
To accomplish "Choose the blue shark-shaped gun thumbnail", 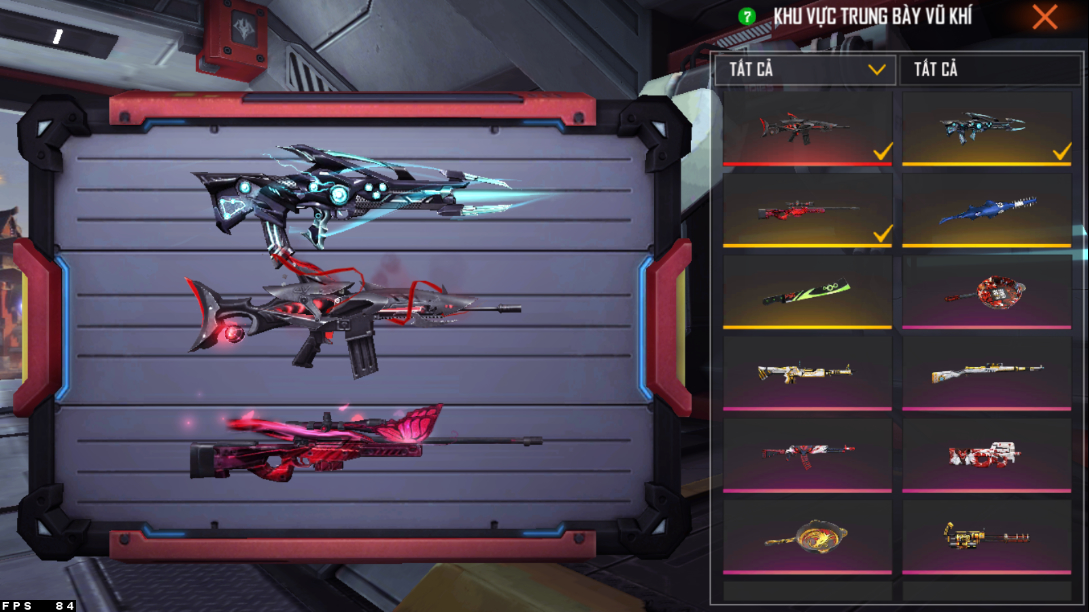I will click(x=986, y=210).
